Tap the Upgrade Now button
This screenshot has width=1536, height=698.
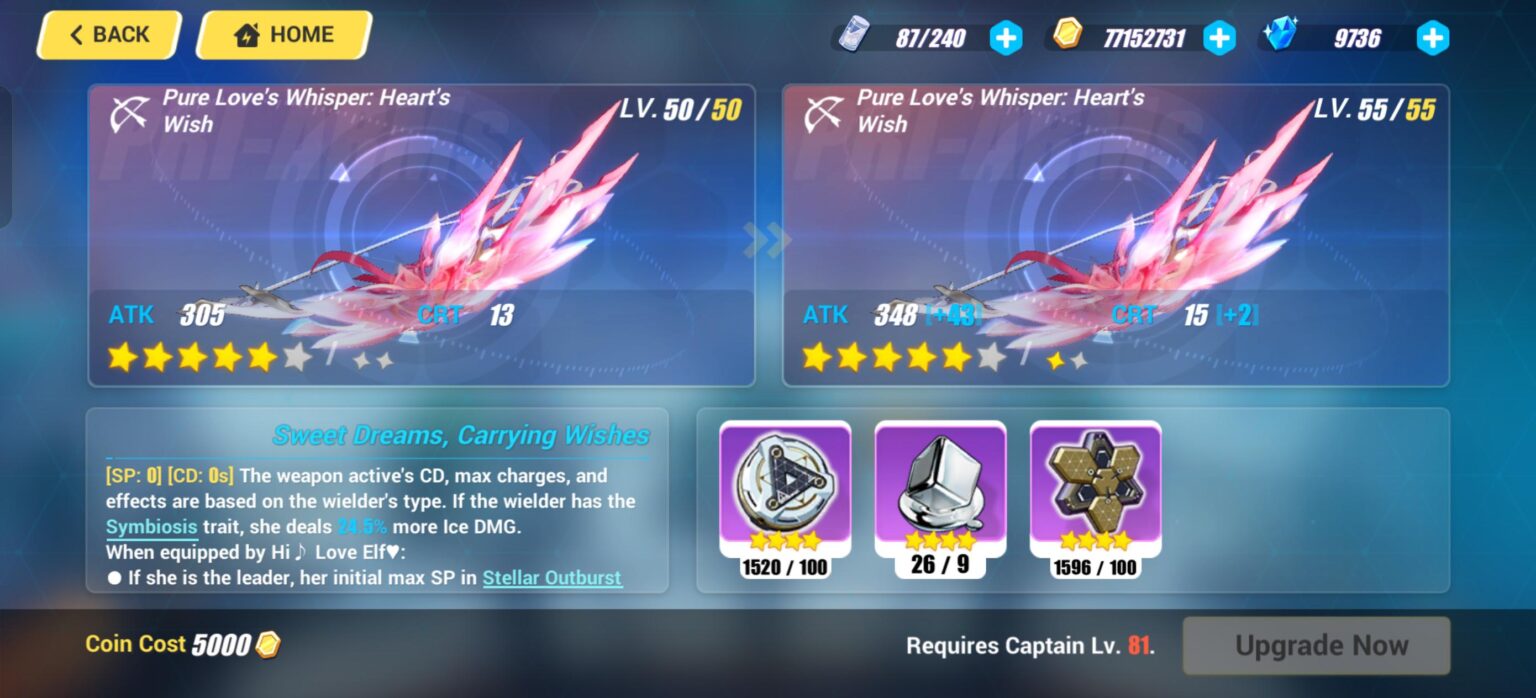tap(1316, 645)
